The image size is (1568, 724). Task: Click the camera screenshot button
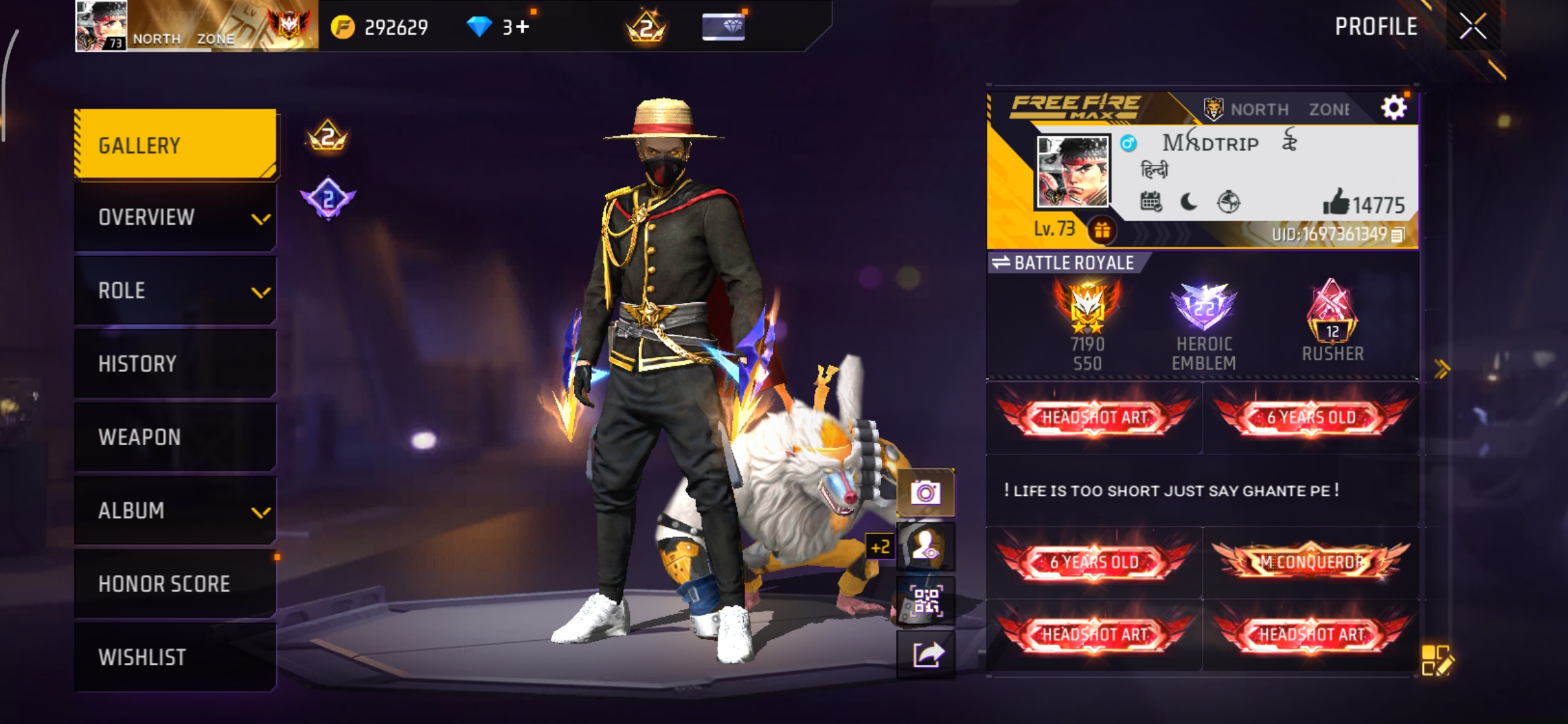tap(925, 493)
